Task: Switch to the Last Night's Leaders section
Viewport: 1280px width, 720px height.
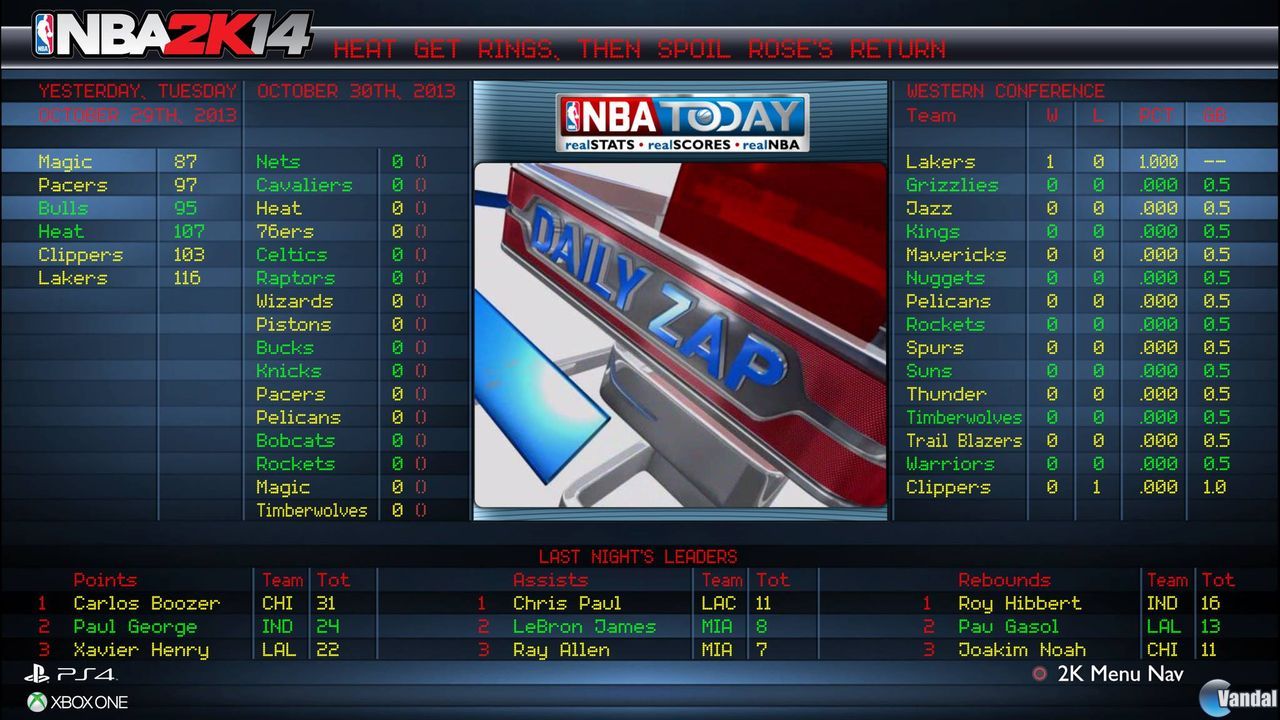Action: pos(640,557)
